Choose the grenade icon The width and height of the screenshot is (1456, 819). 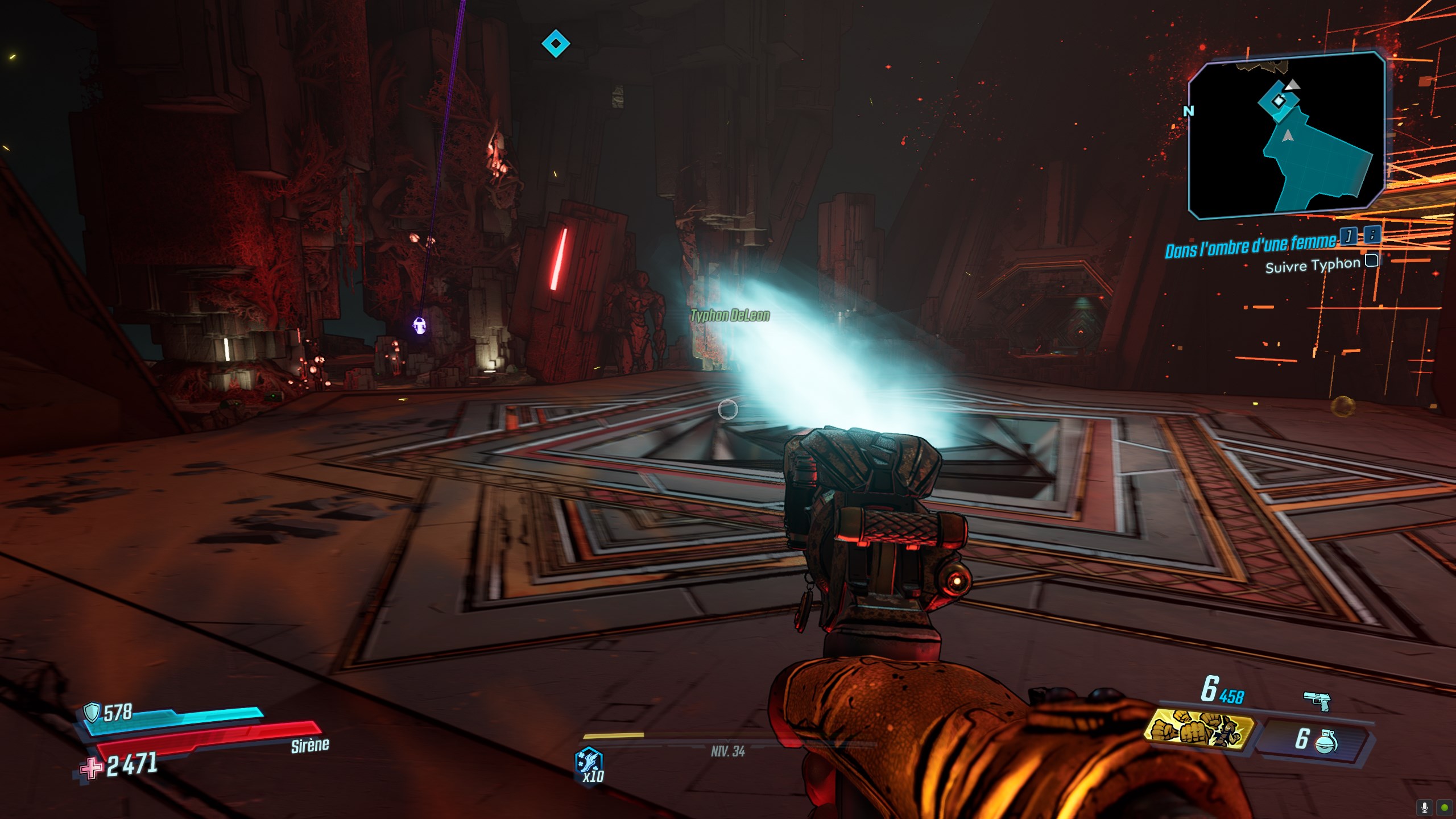click(1326, 741)
